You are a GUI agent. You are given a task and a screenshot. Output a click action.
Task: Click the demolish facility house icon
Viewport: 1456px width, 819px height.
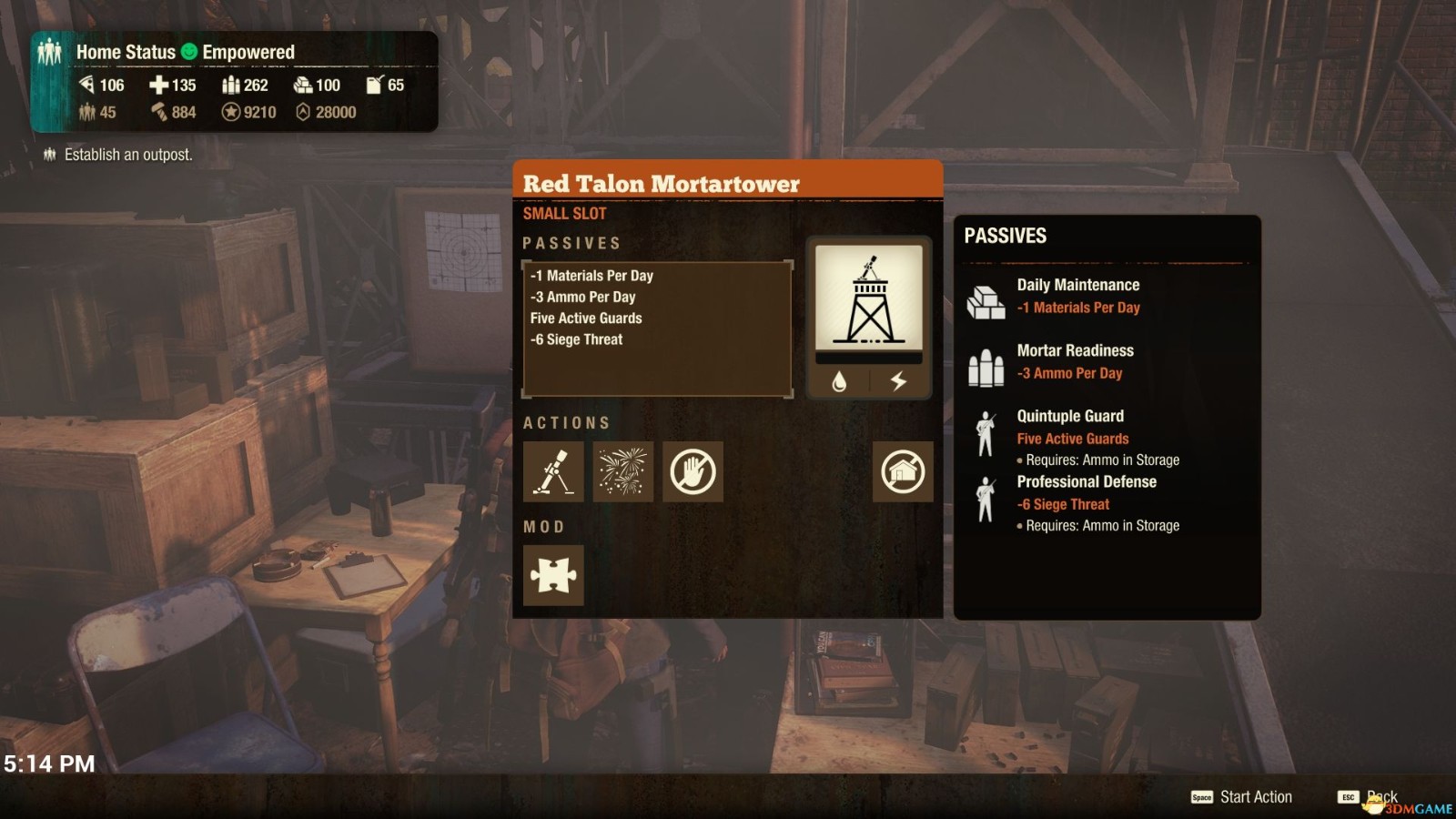coord(902,471)
